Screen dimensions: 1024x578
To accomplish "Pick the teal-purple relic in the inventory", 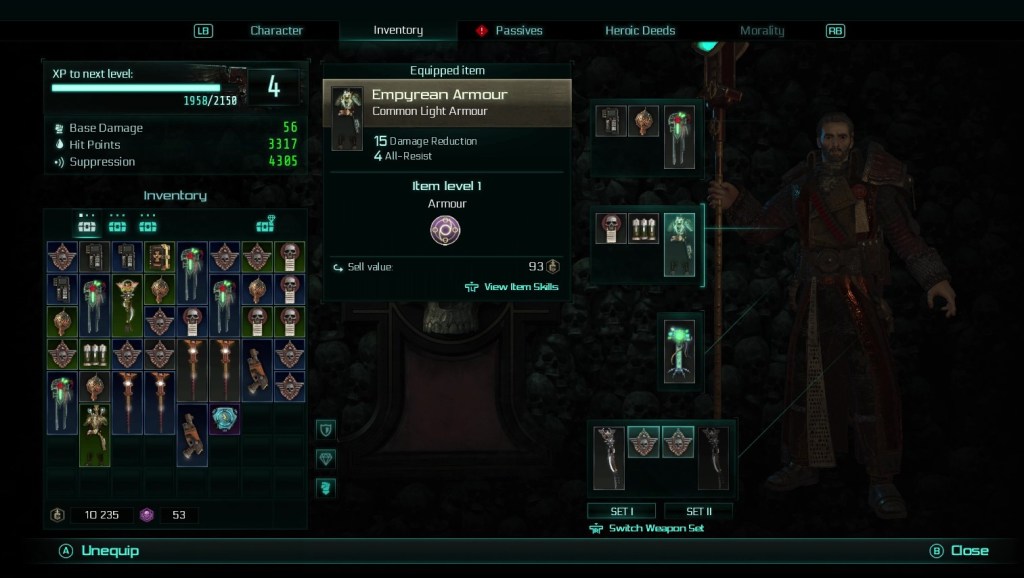I will point(225,419).
